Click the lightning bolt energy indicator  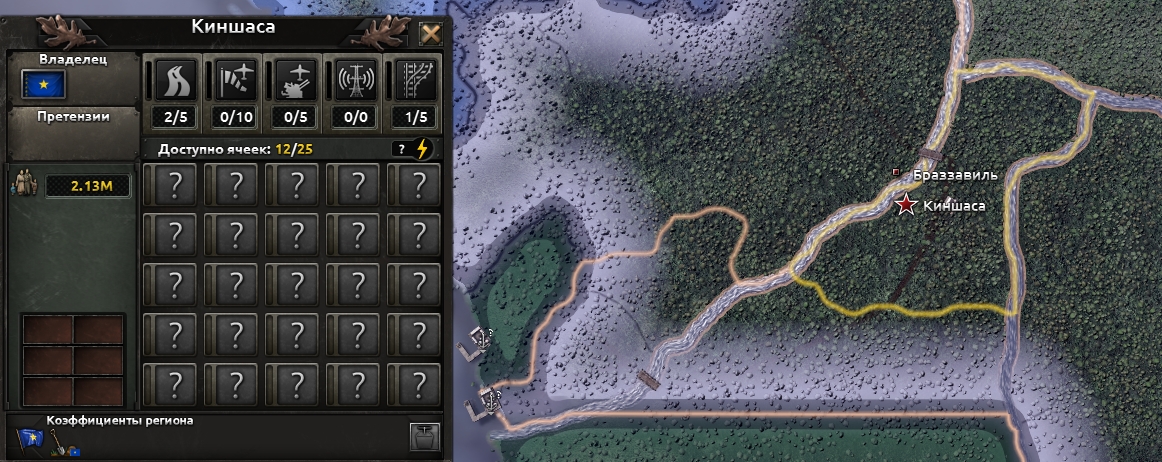click(423, 149)
